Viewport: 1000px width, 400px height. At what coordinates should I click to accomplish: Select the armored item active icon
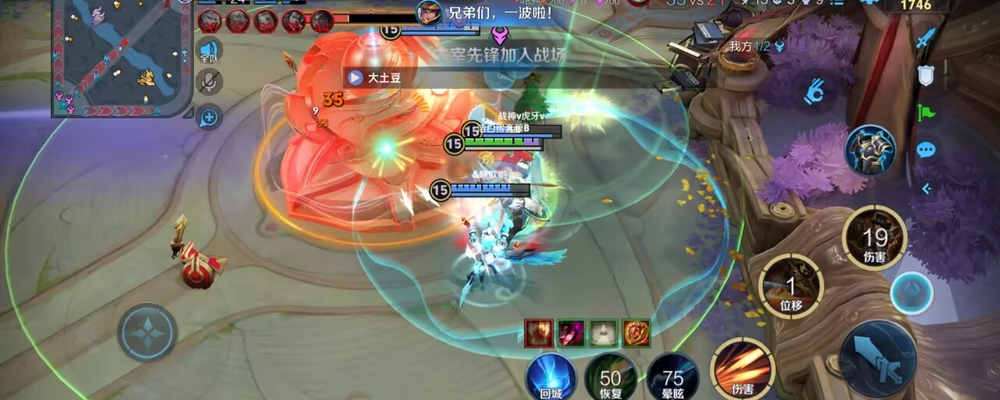(870, 151)
